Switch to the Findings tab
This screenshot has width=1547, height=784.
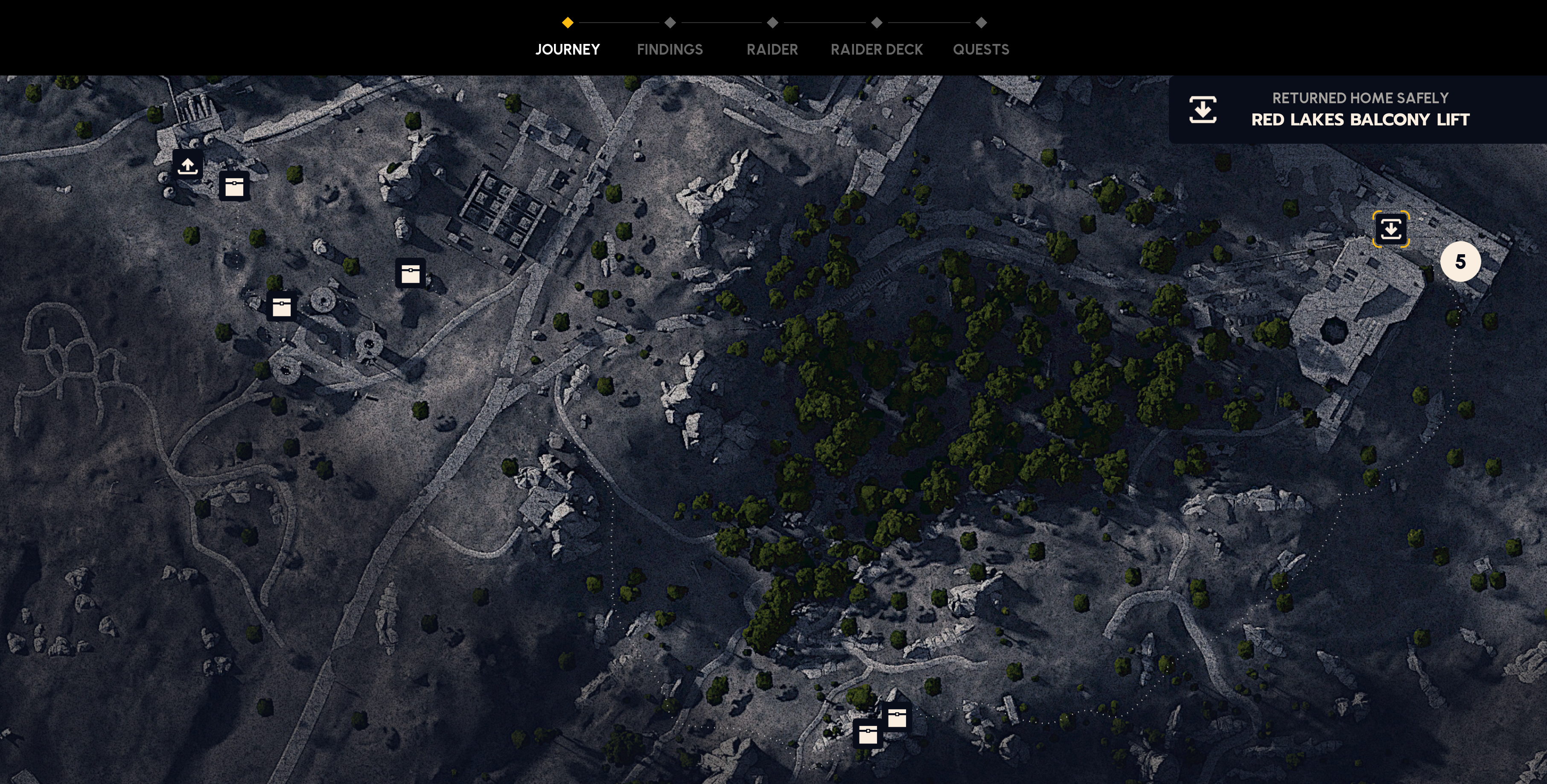pyautogui.click(x=670, y=49)
